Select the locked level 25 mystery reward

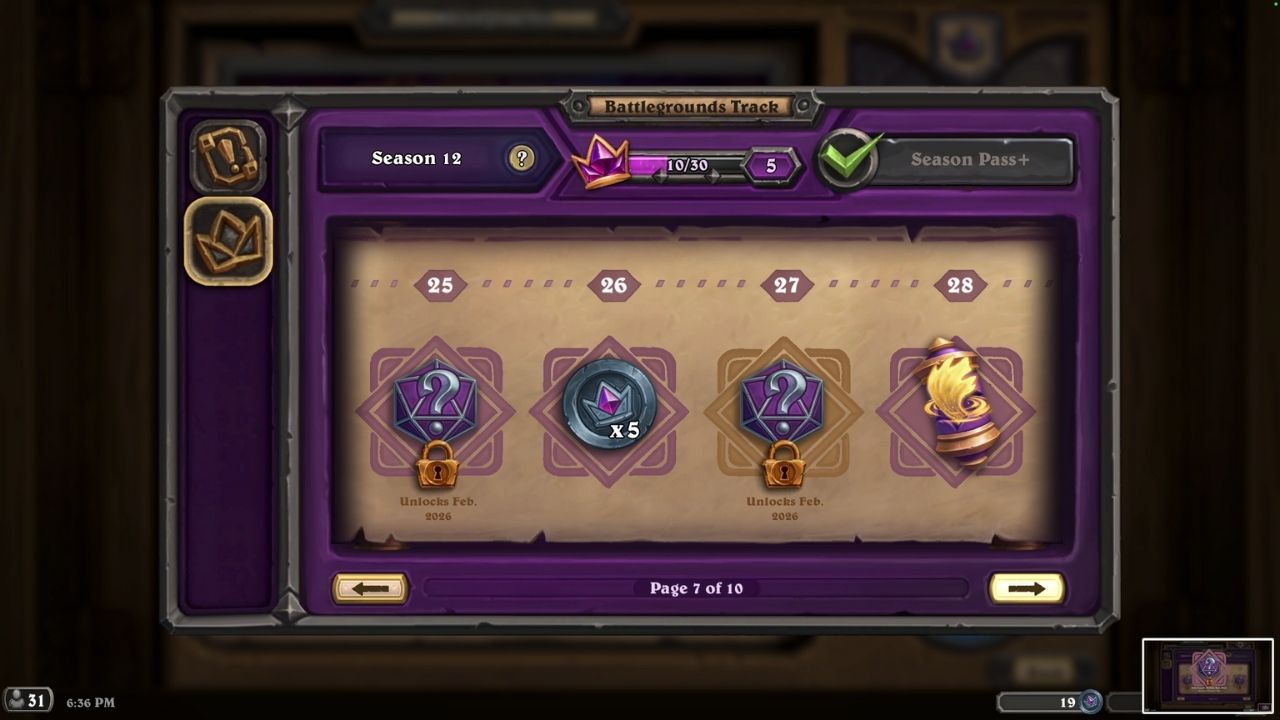click(437, 411)
